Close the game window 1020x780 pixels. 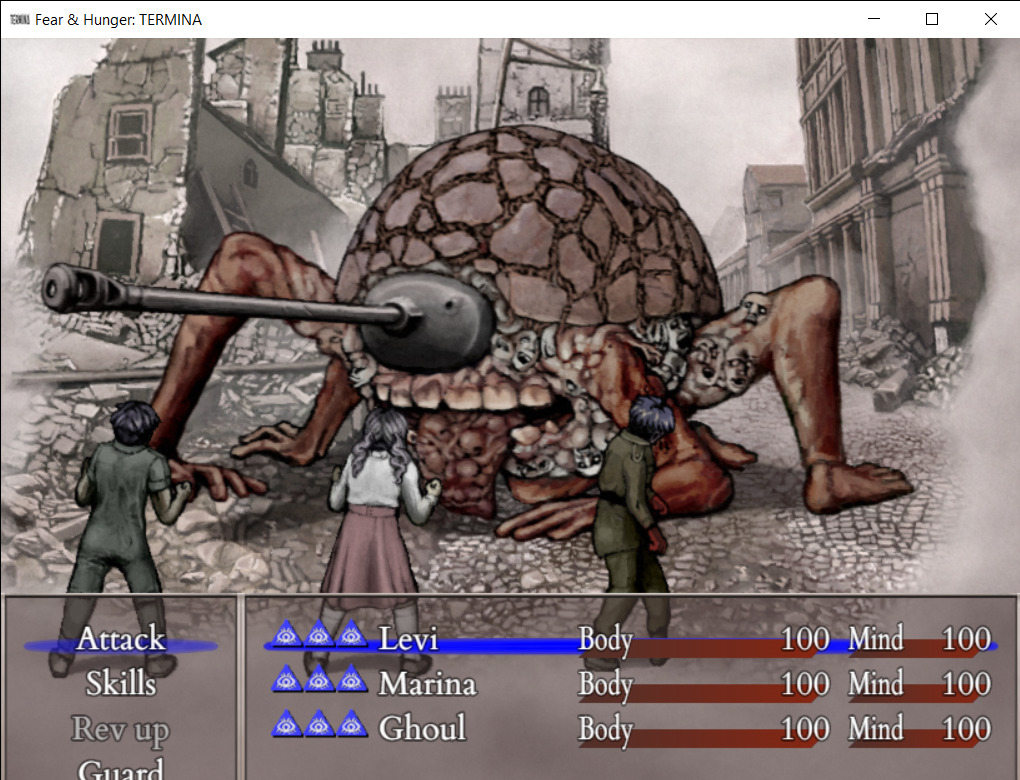click(990, 19)
